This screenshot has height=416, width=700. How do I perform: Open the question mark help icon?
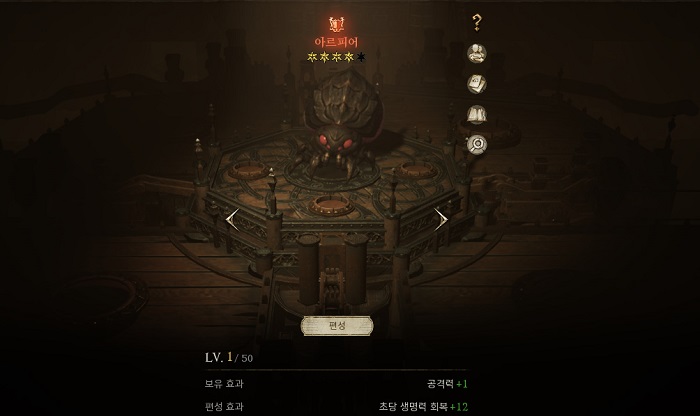(x=477, y=22)
